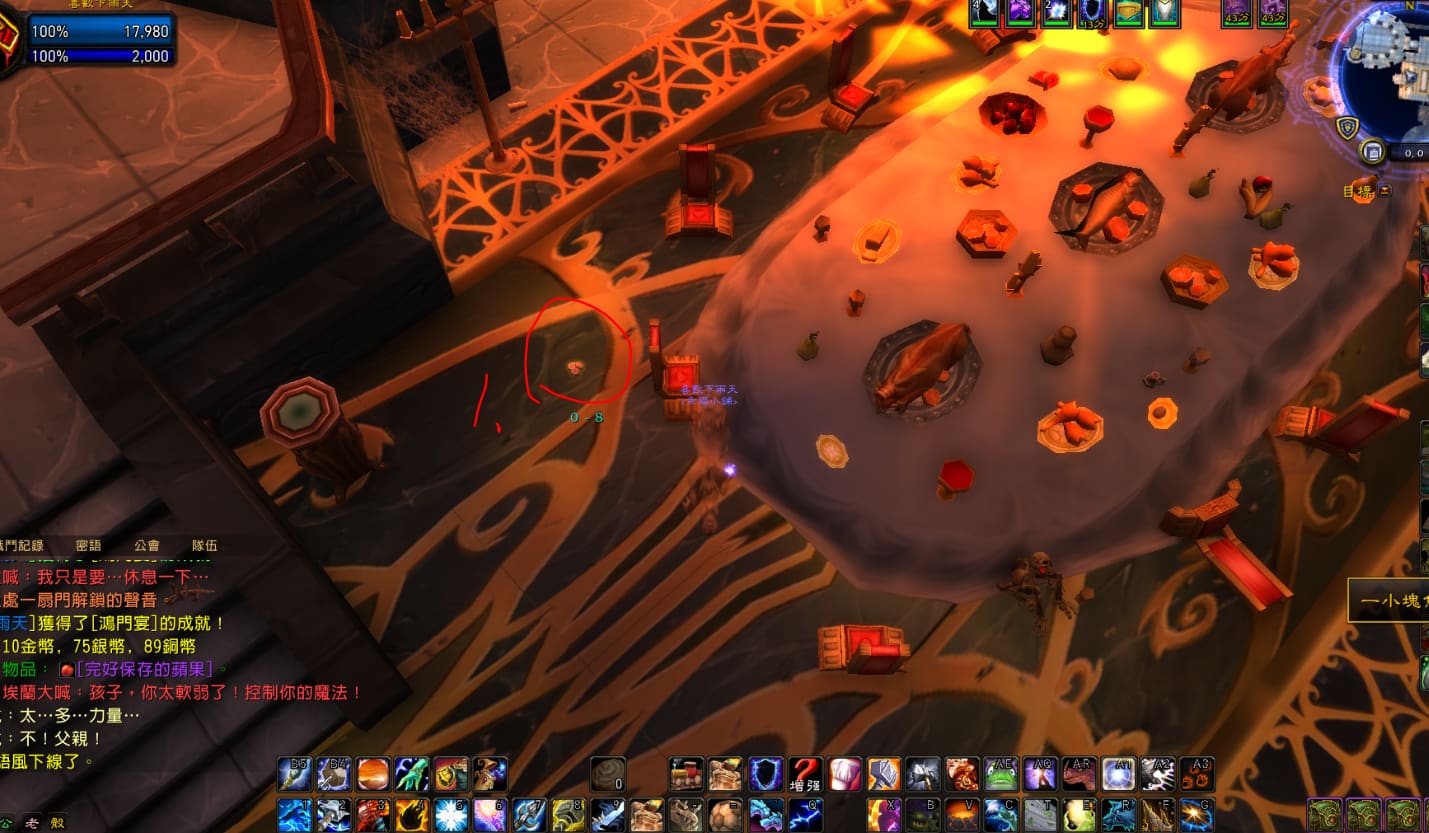Activate the orange planet sphere ability

click(x=372, y=774)
